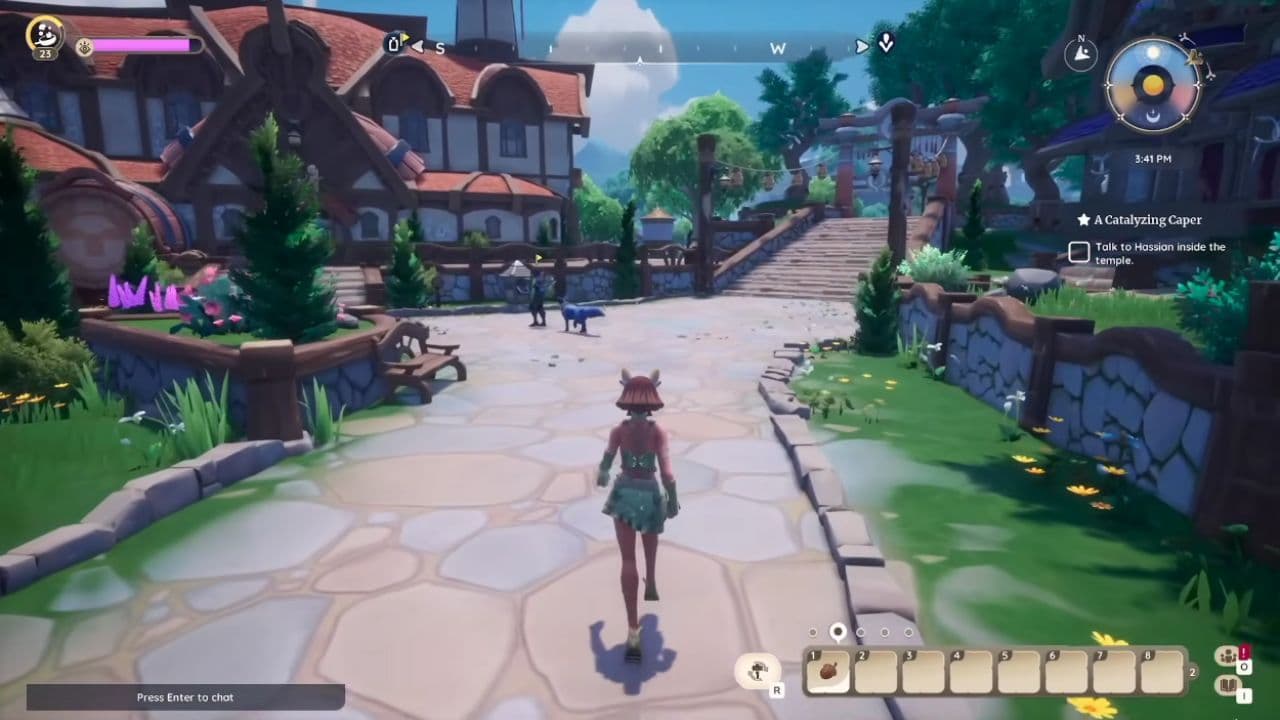The image size is (1280, 720).
Task: Select the highlighted hotbar page indicator pin
Action: pos(838,631)
